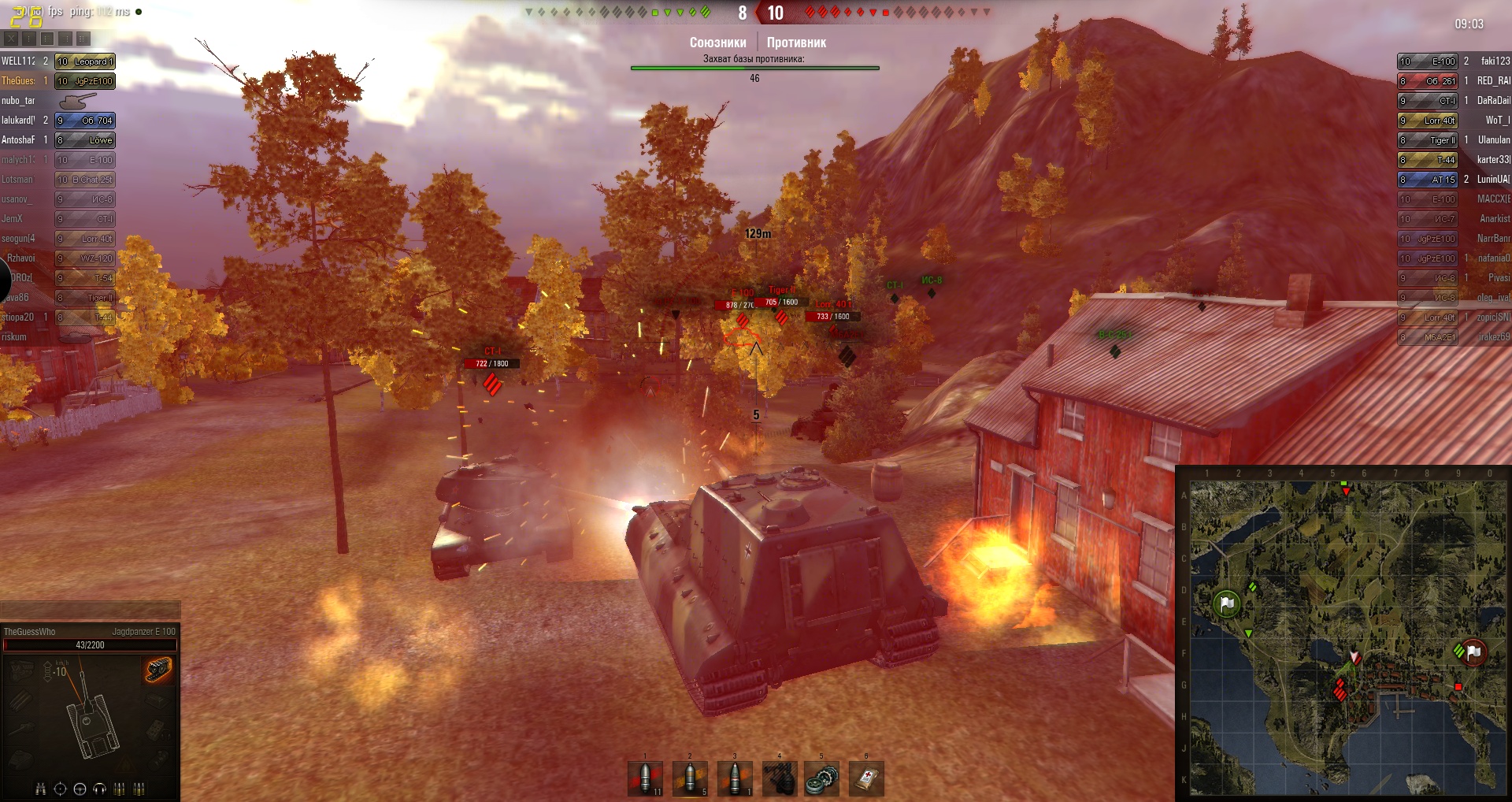This screenshot has height=802, width=1512.
Task: Select the enemy AT 15 row
Action: (1453, 180)
